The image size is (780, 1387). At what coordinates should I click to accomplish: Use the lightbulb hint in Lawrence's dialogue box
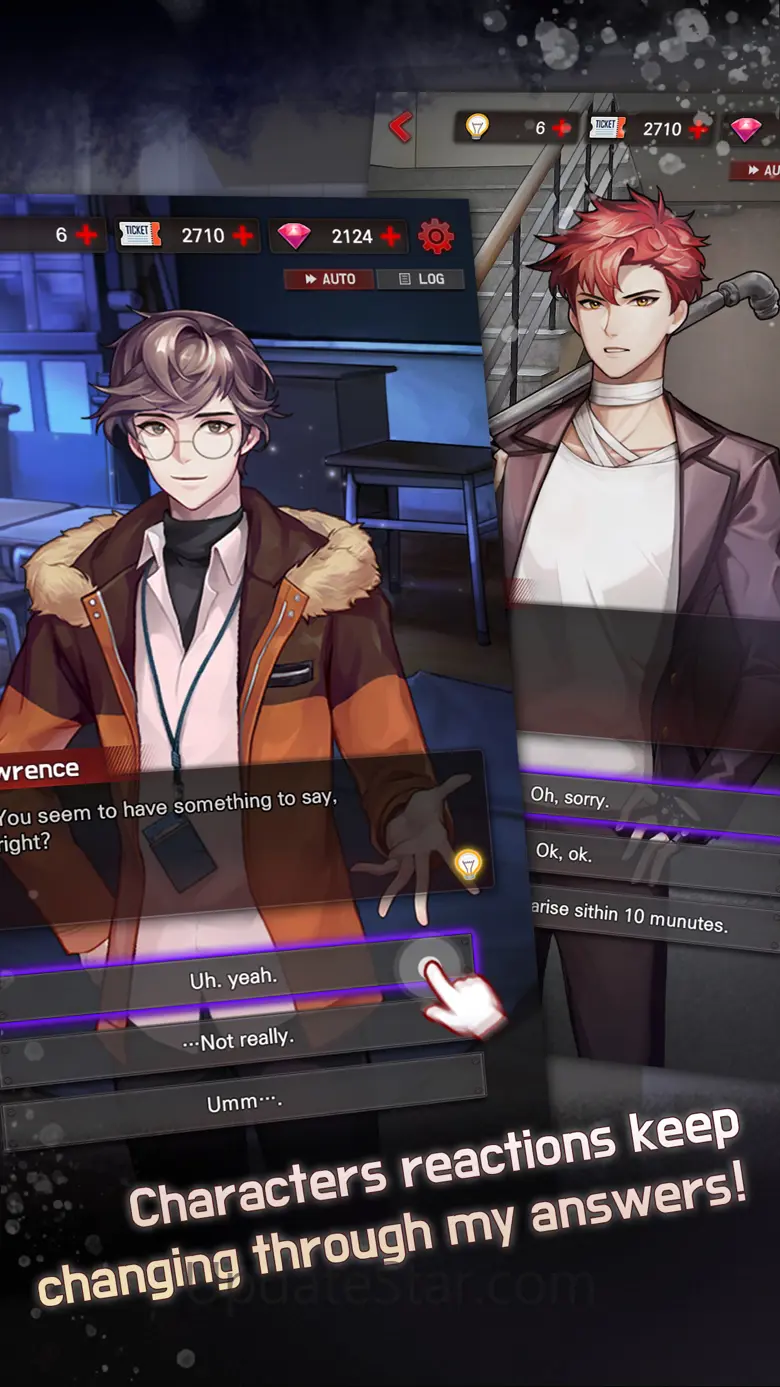[x=467, y=864]
